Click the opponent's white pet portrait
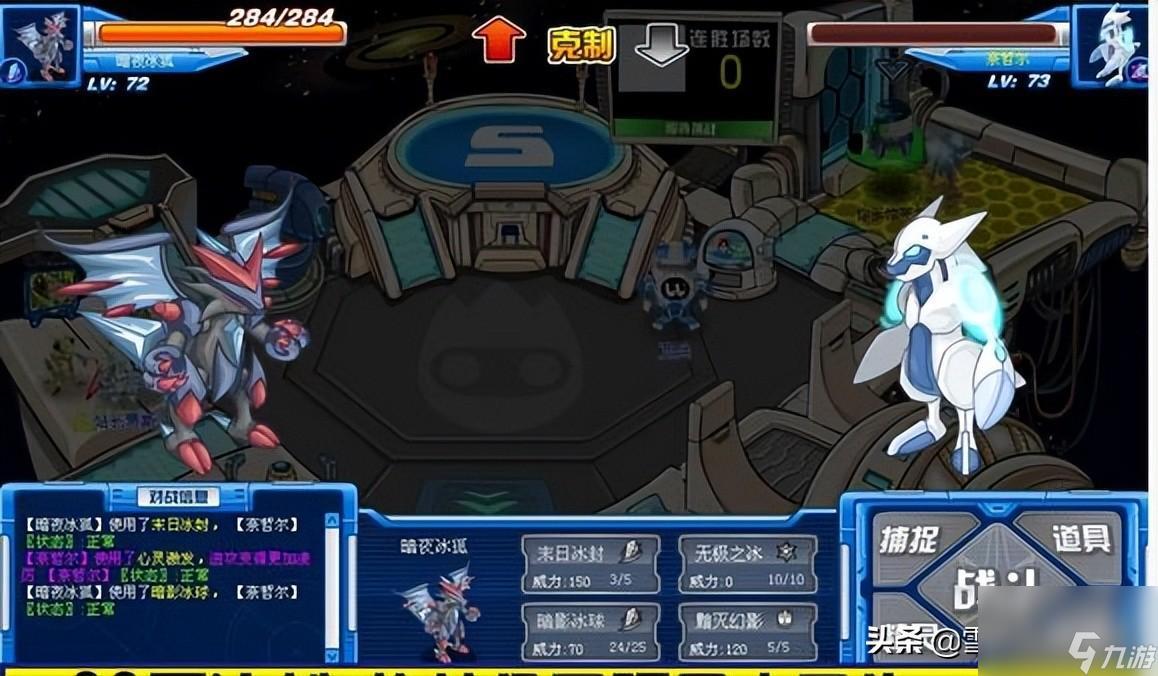 [x=1111, y=45]
